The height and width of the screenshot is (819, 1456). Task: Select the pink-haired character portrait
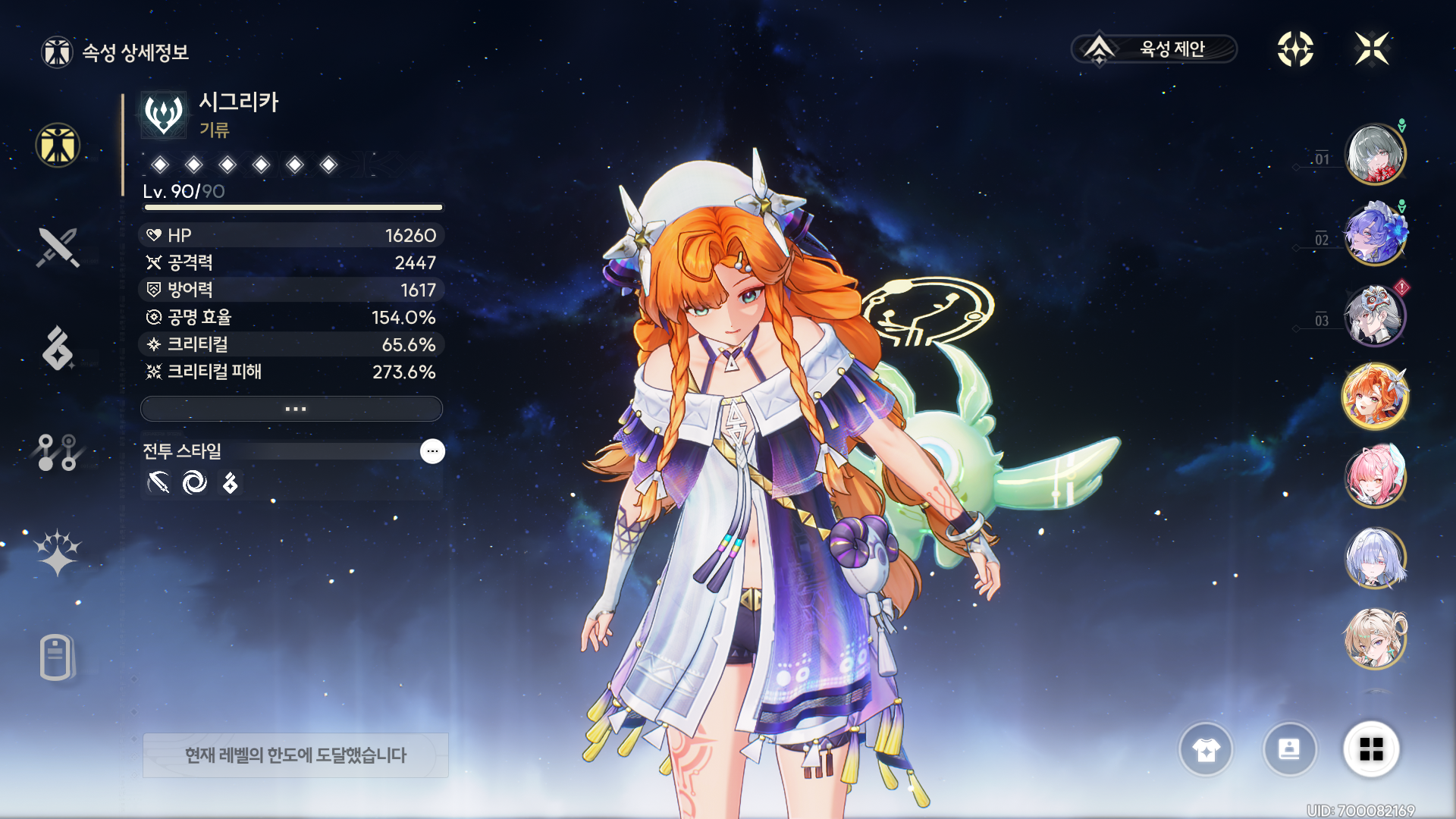point(1375,477)
